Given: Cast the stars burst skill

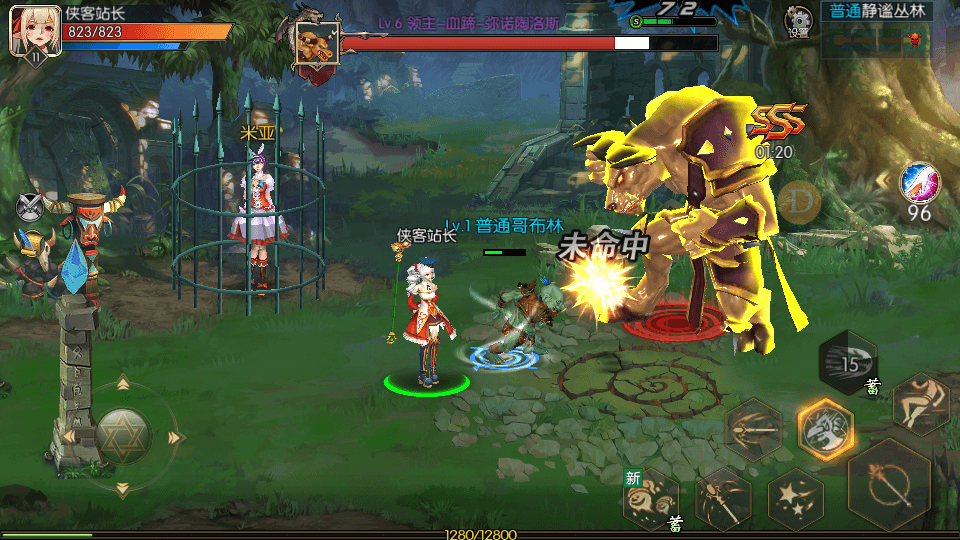Looking at the screenshot, I should click(795, 498).
